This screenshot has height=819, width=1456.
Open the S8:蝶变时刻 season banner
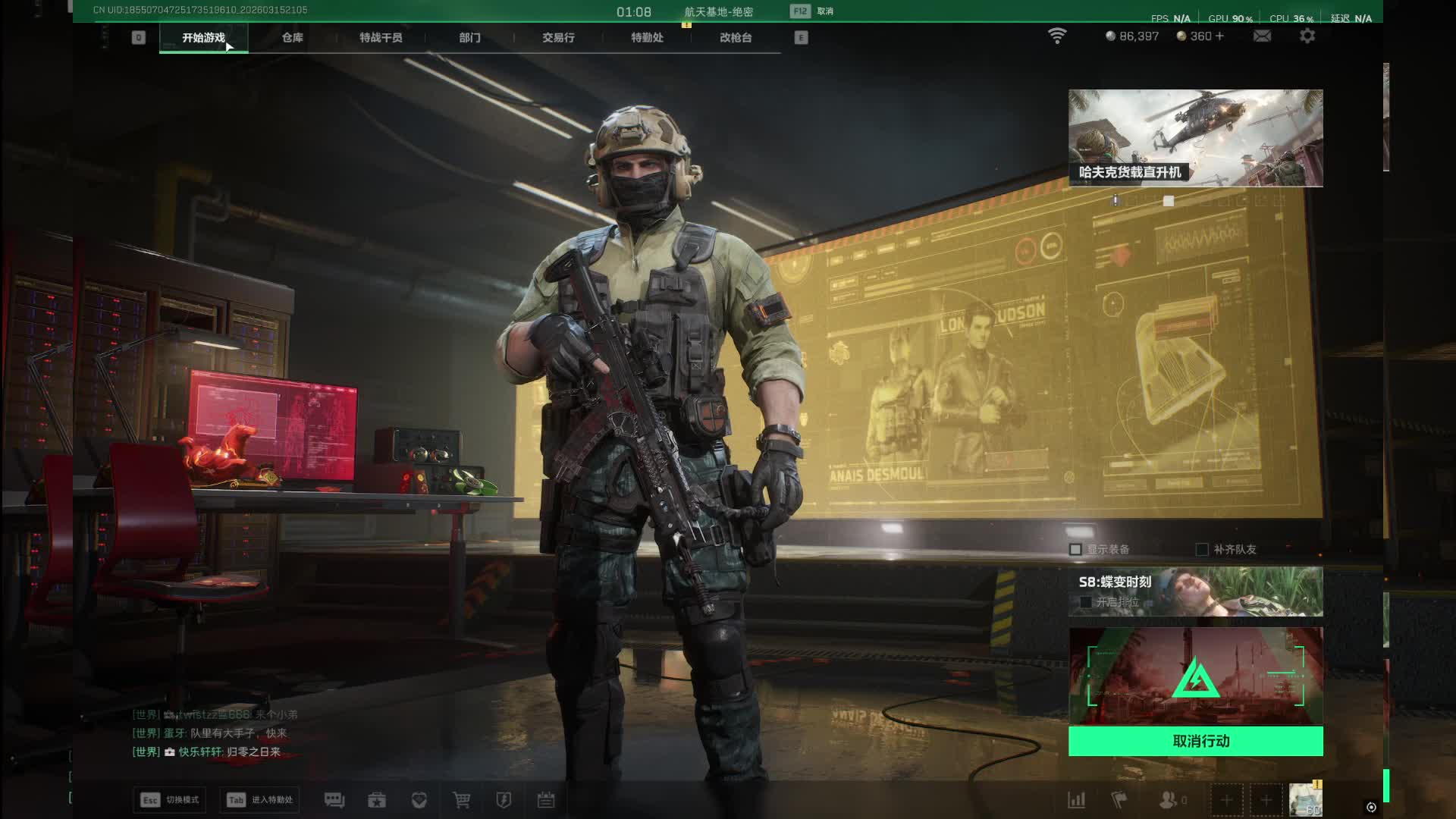[1195, 591]
